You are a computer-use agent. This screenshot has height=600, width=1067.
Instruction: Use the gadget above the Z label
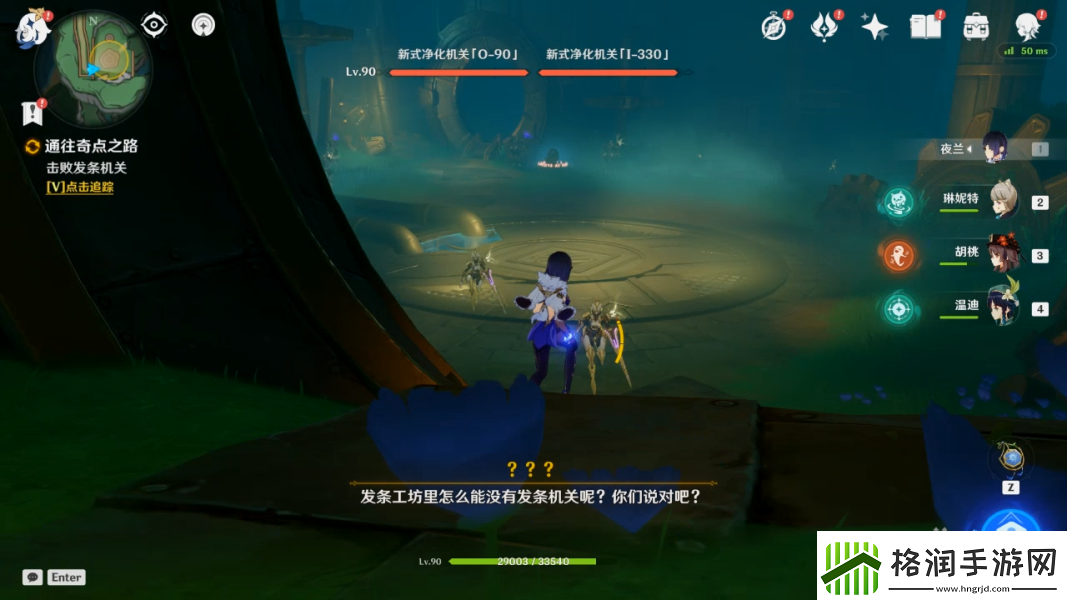[x=1012, y=459]
